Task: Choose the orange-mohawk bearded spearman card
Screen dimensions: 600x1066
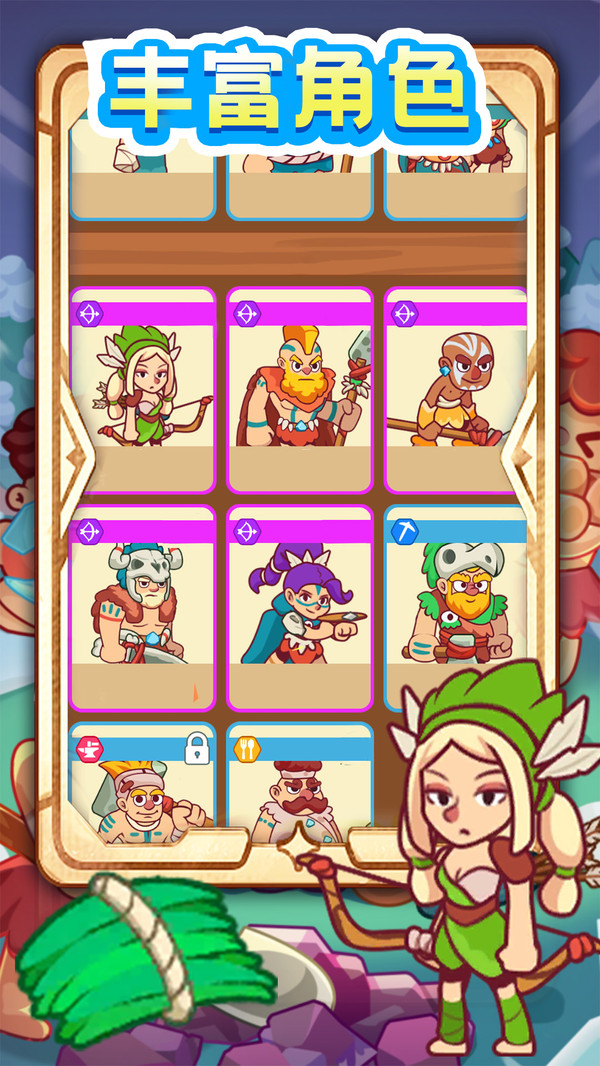Action: [300, 390]
